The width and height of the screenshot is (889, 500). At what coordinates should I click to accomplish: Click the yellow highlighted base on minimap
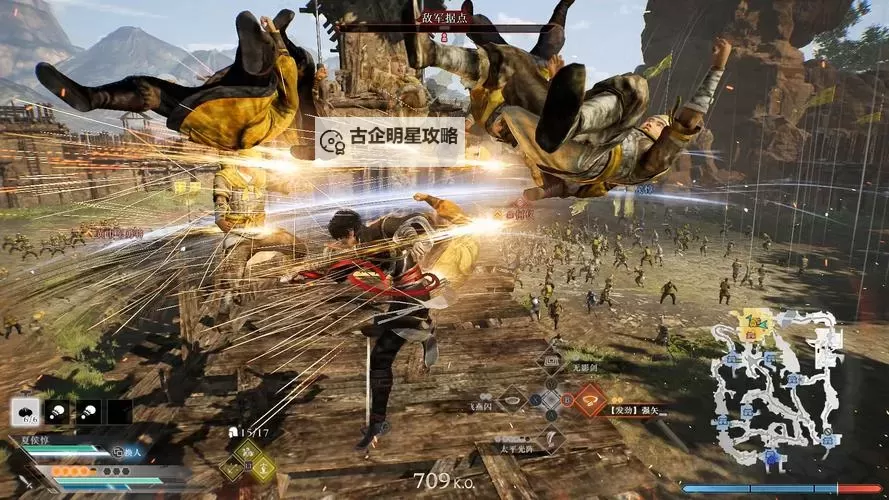750,322
